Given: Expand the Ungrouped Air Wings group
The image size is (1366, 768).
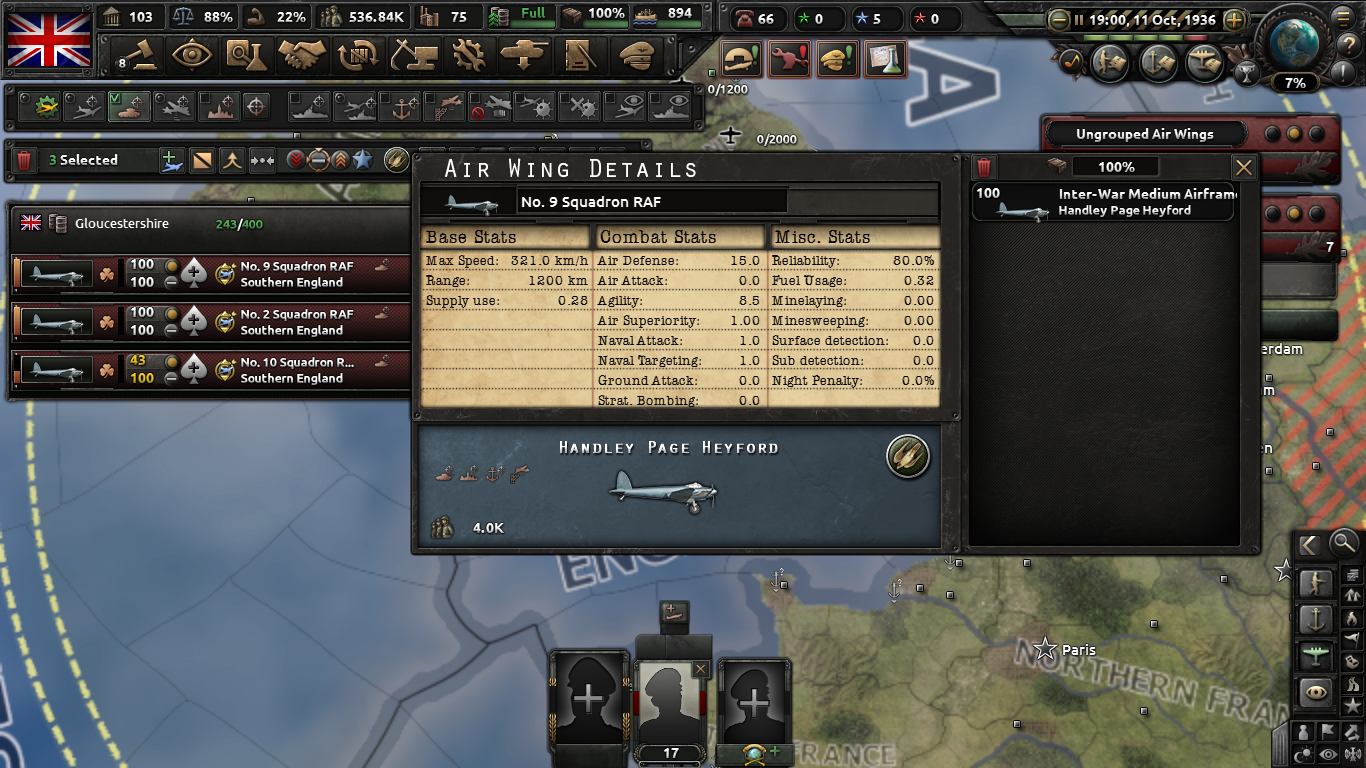Looking at the screenshot, I should [1146, 132].
